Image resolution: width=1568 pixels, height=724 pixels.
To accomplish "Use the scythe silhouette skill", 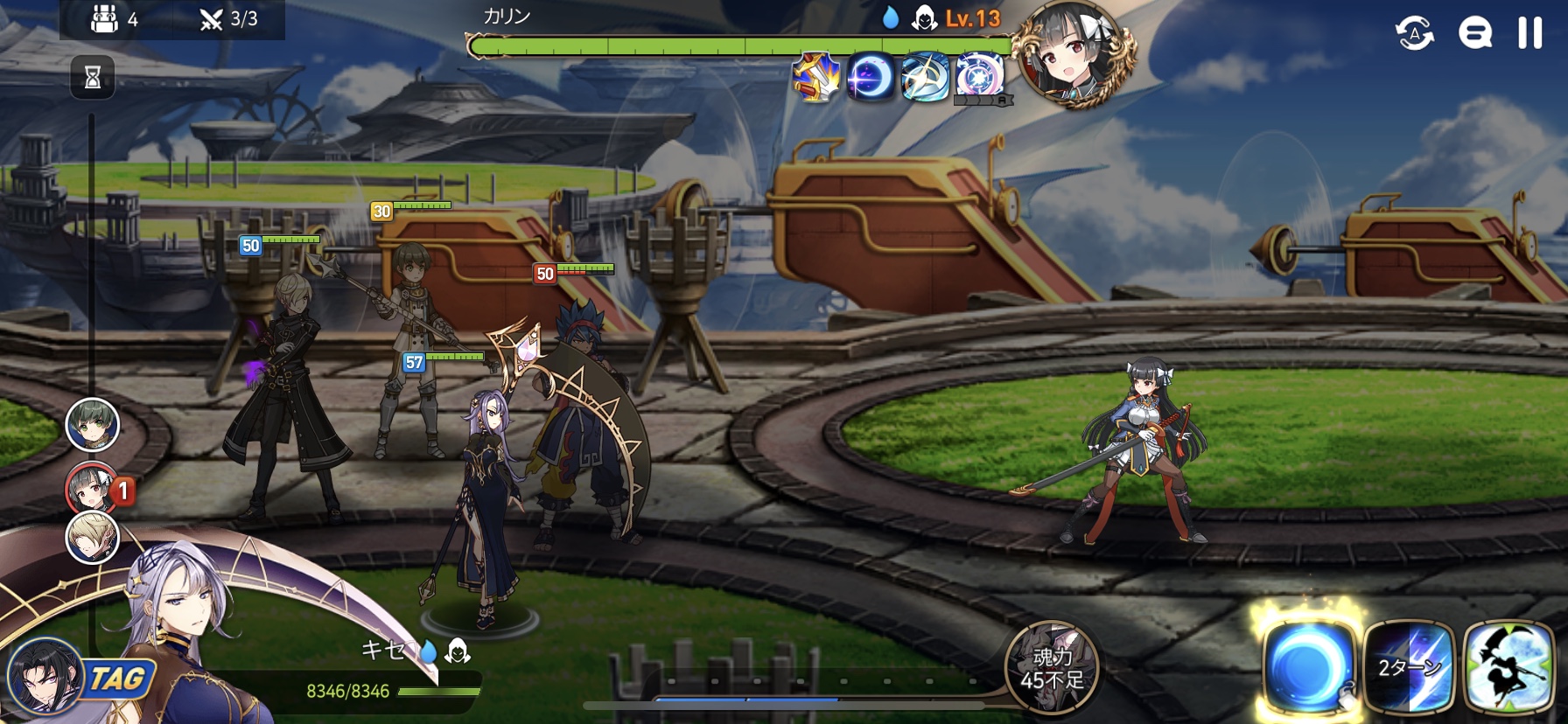I will pyautogui.click(x=1508, y=668).
